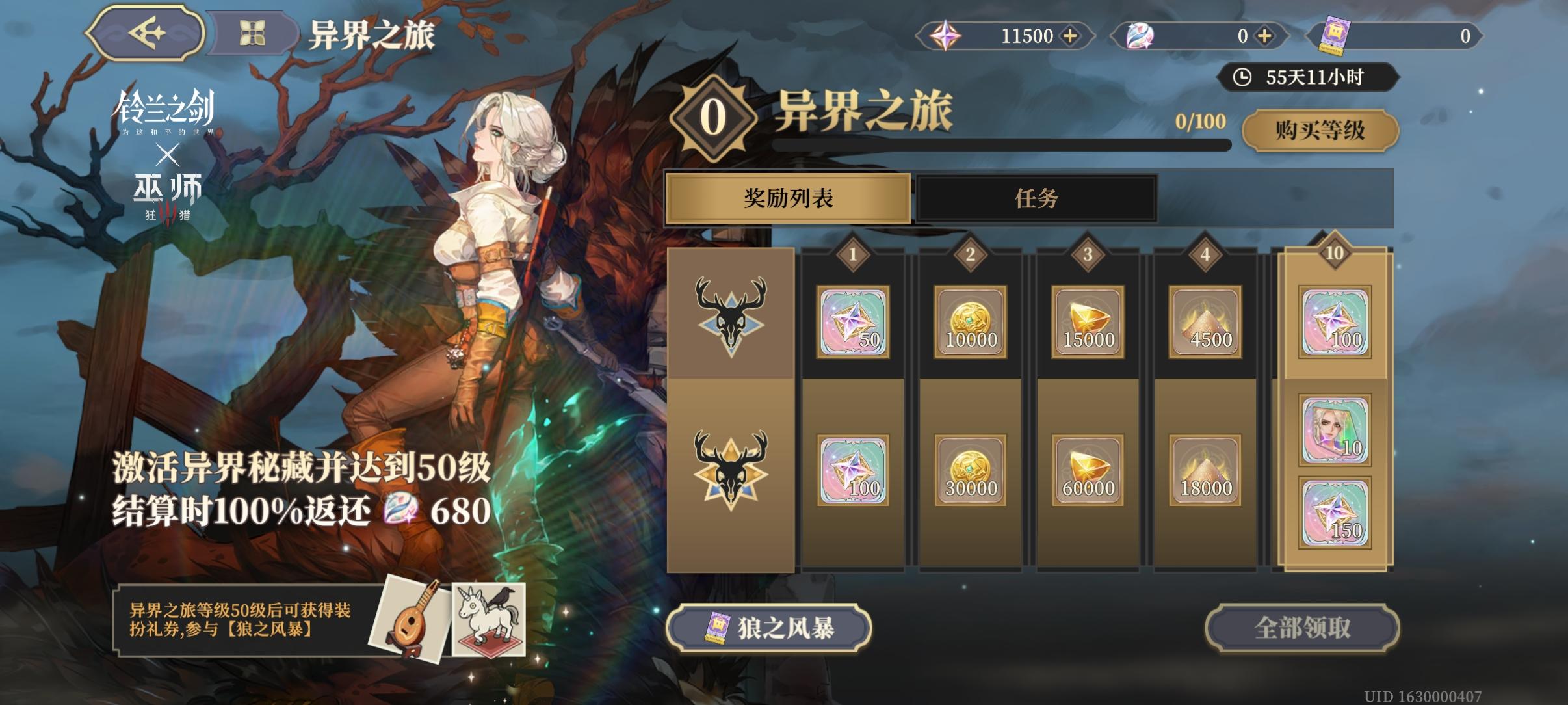Viewport: 1568px width, 705px height.
Task: Click the clock icon showing 55天11小时
Action: coord(1243,77)
